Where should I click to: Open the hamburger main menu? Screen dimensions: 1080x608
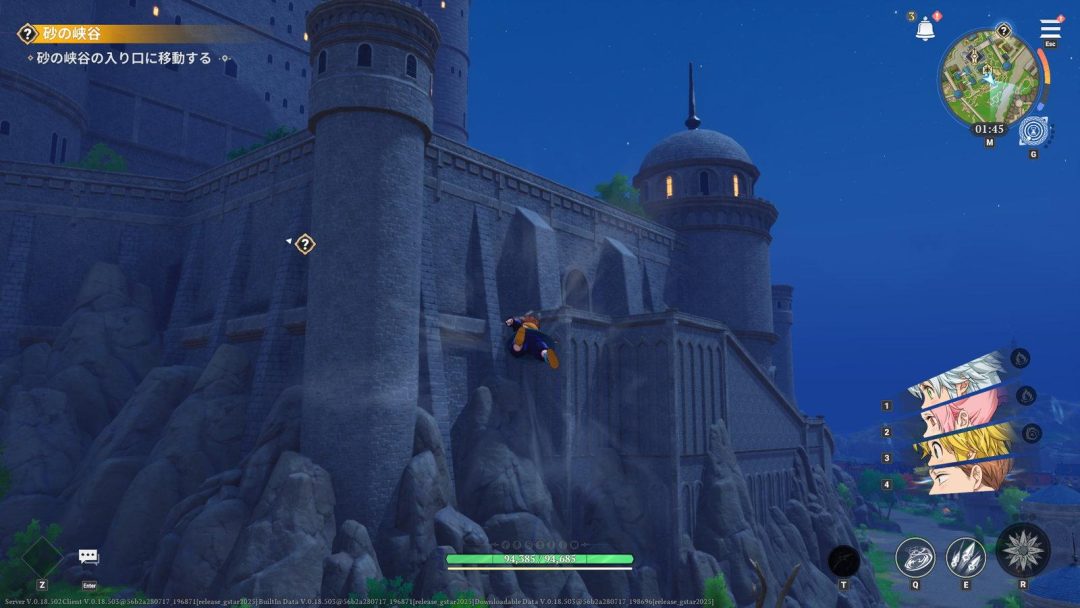pos(1050,29)
